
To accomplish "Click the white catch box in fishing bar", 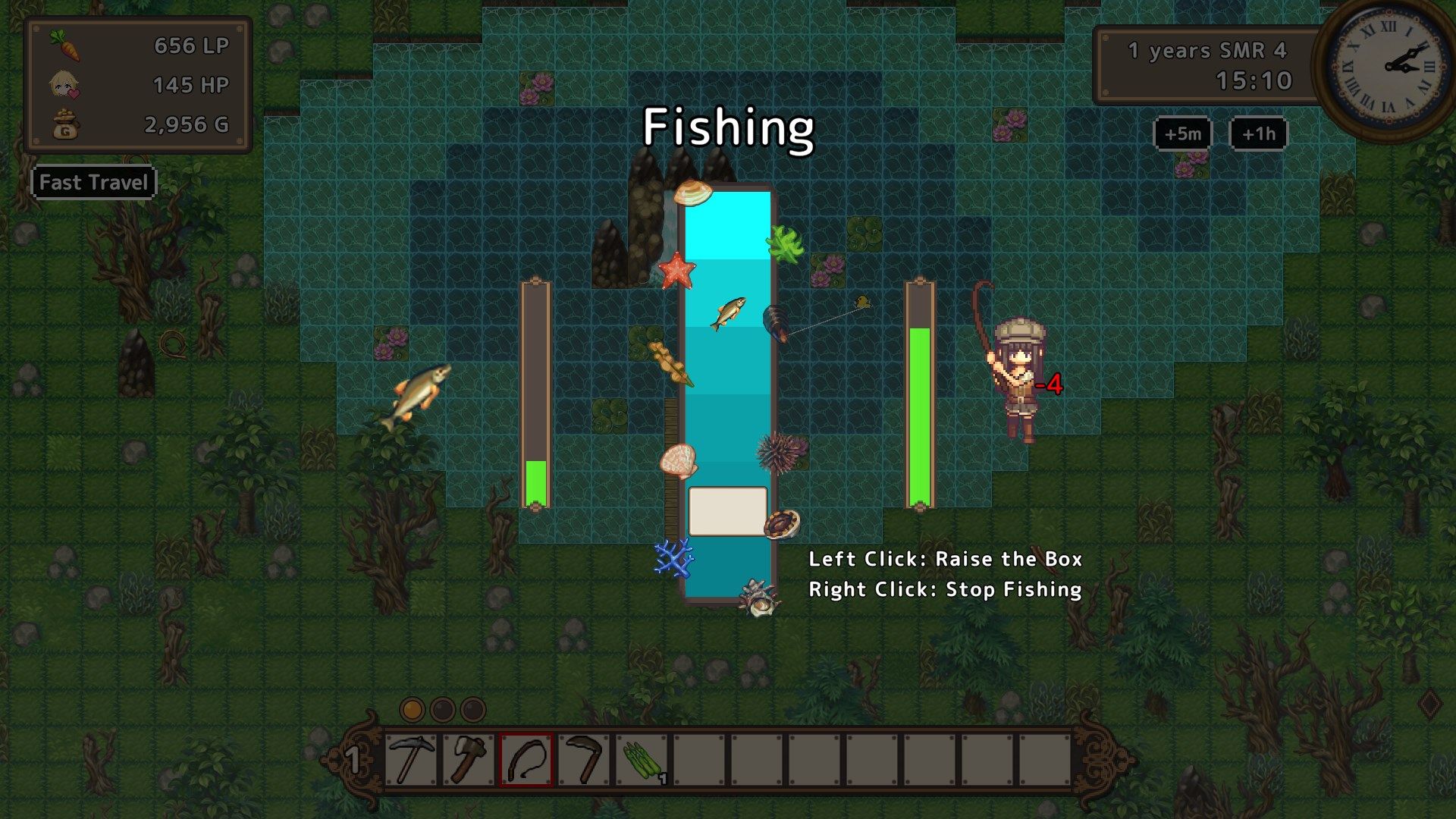I will pos(727,512).
